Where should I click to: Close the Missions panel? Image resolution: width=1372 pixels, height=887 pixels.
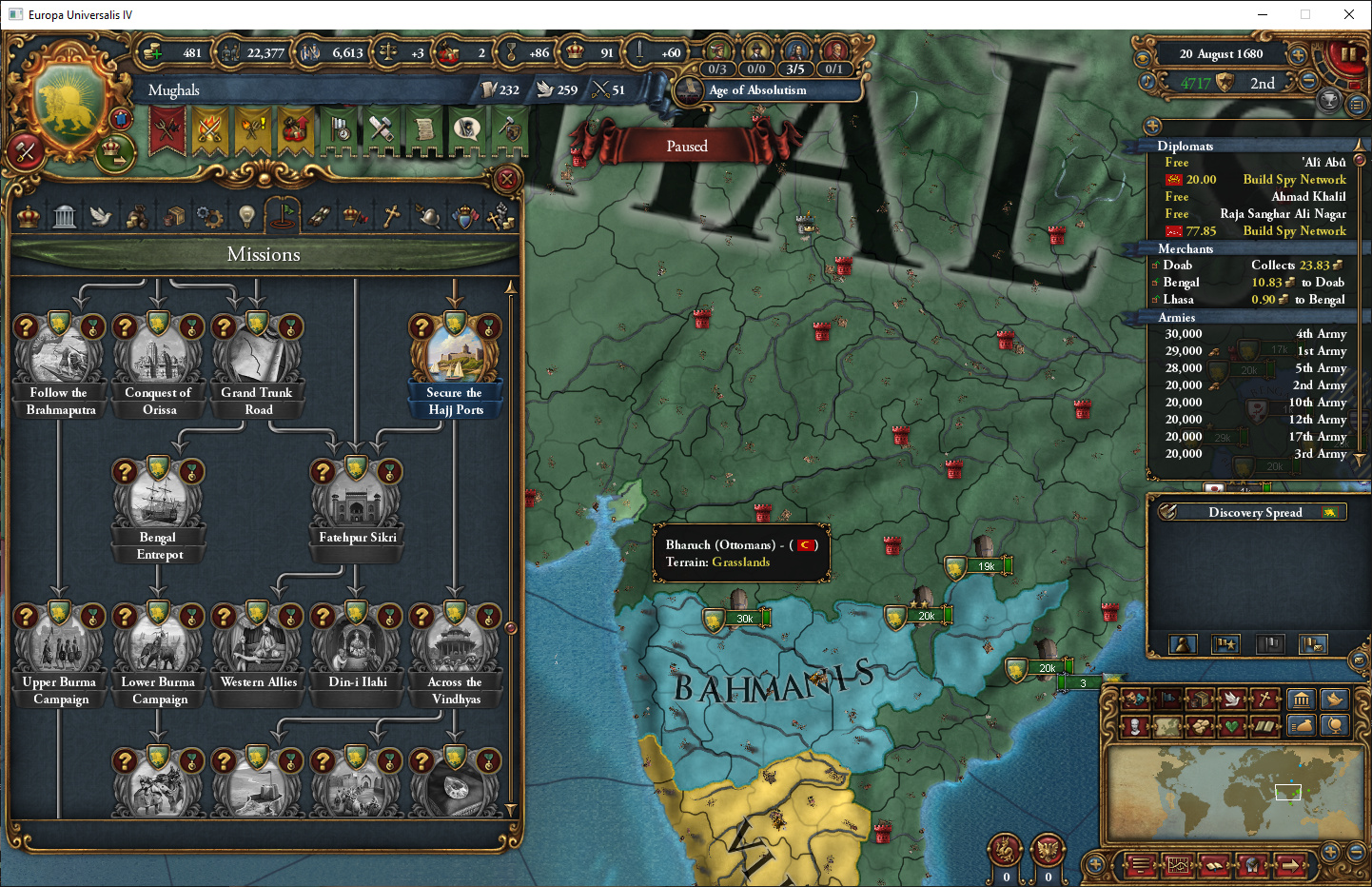pos(507,178)
